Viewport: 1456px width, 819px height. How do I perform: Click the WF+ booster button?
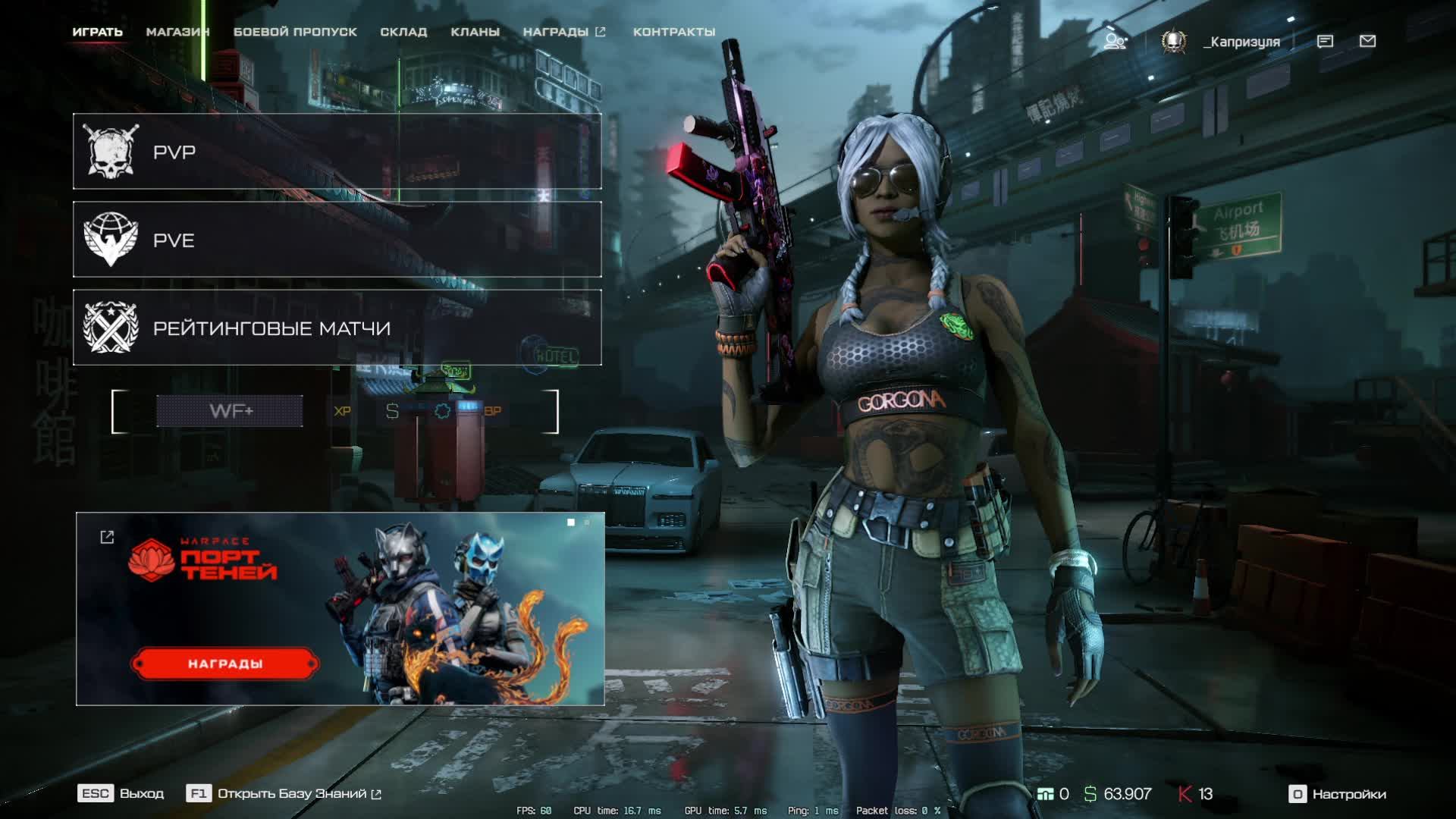click(230, 411)
